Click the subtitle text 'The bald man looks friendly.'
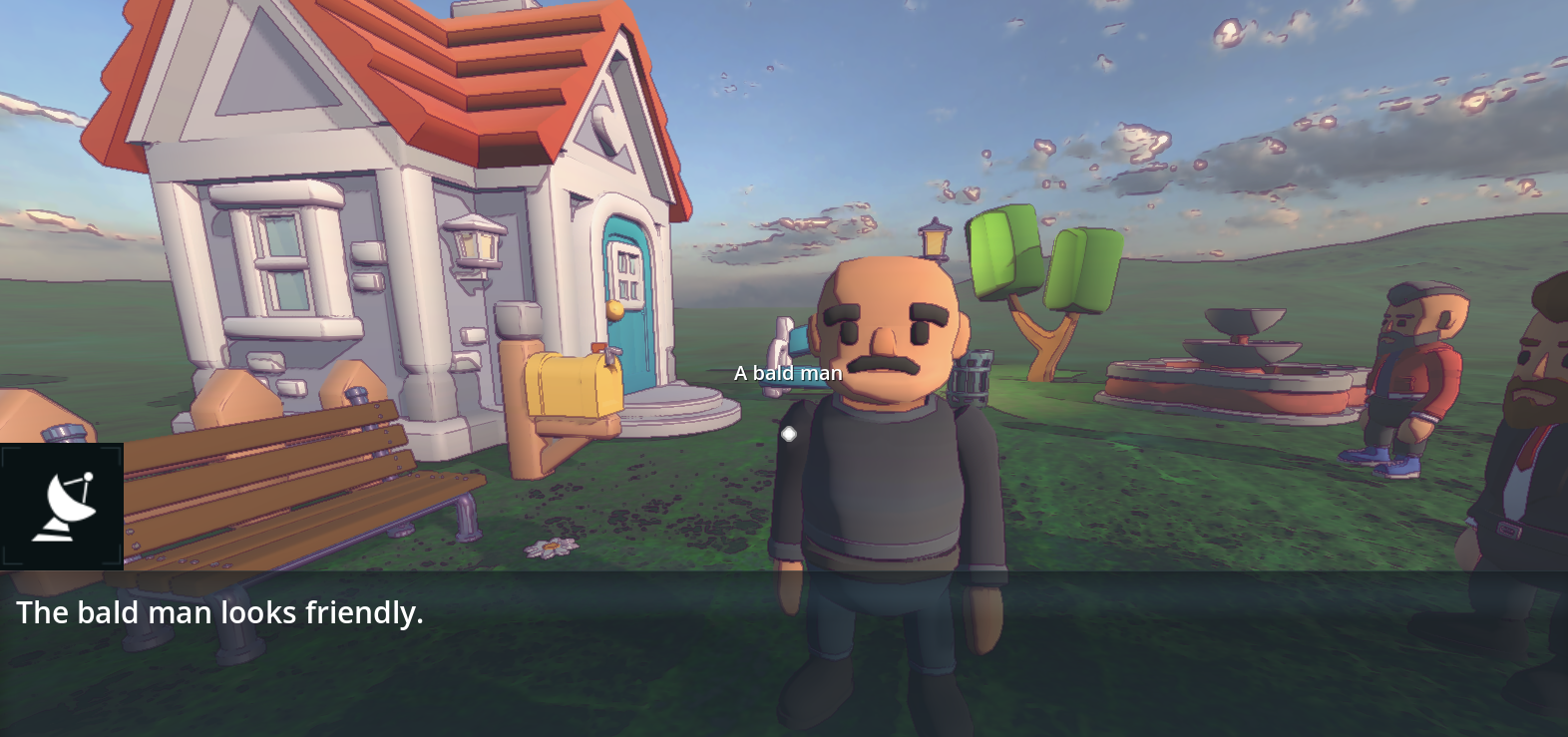The image size is (1568, 737). (x=219, y=612)
